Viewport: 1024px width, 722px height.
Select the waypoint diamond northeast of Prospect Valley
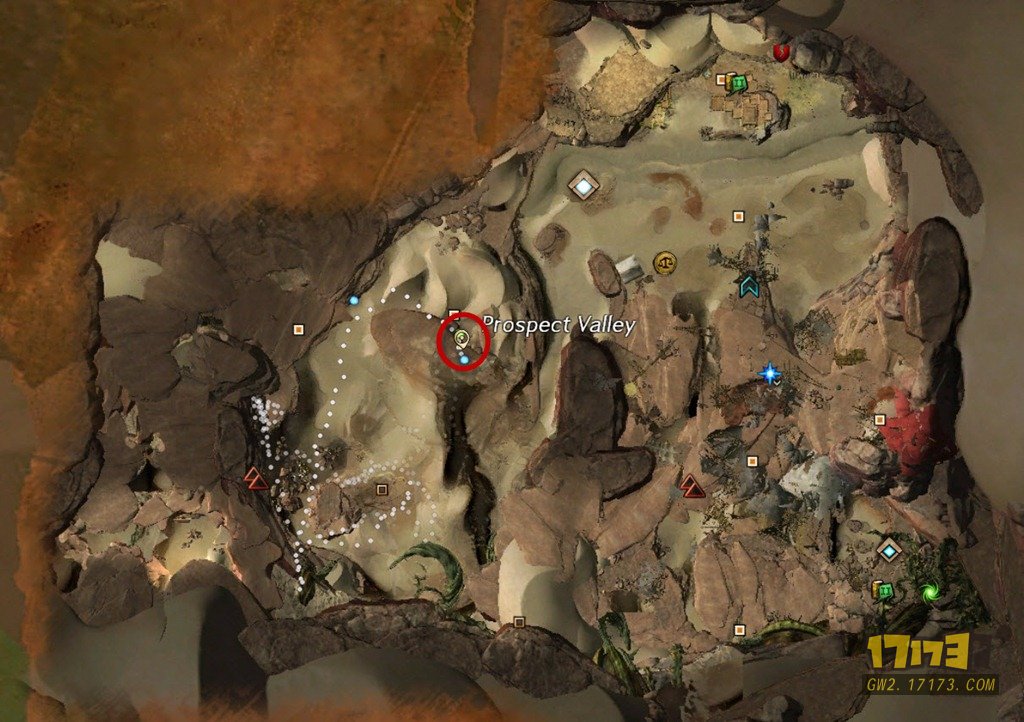582,185
